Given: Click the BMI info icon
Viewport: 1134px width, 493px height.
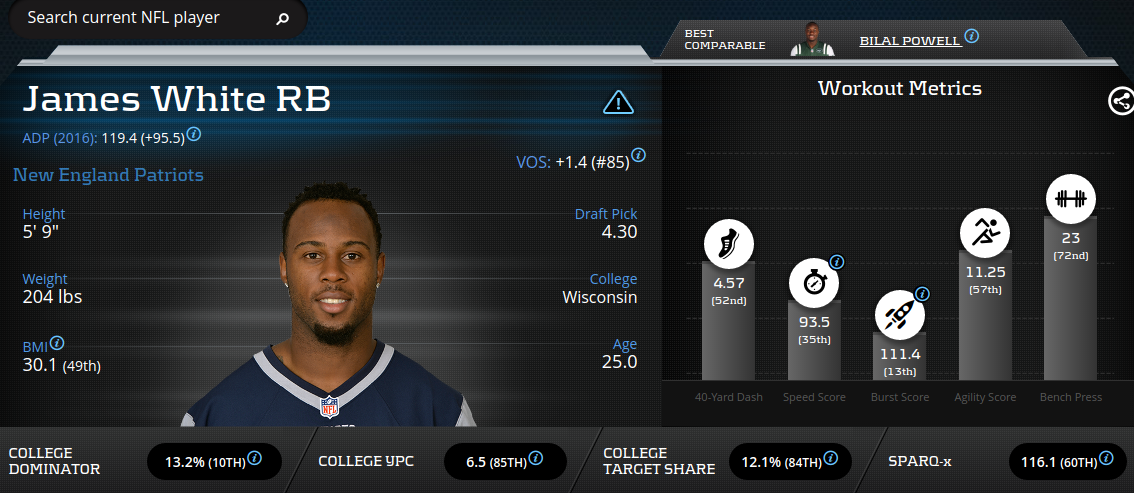Looking at the screenshot, I should click(x=57, y=343).
